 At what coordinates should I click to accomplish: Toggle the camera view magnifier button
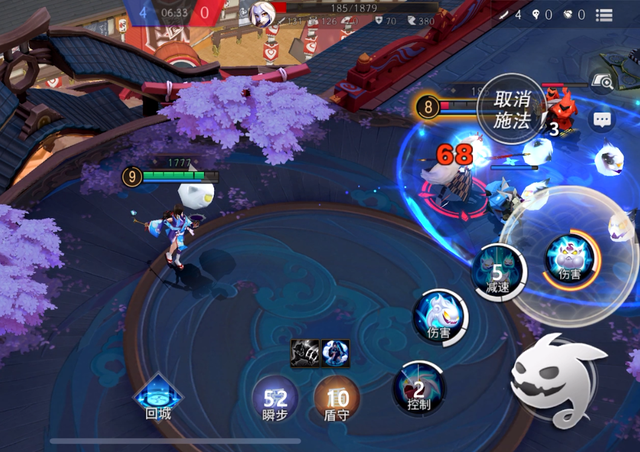[x=602, y=84]
